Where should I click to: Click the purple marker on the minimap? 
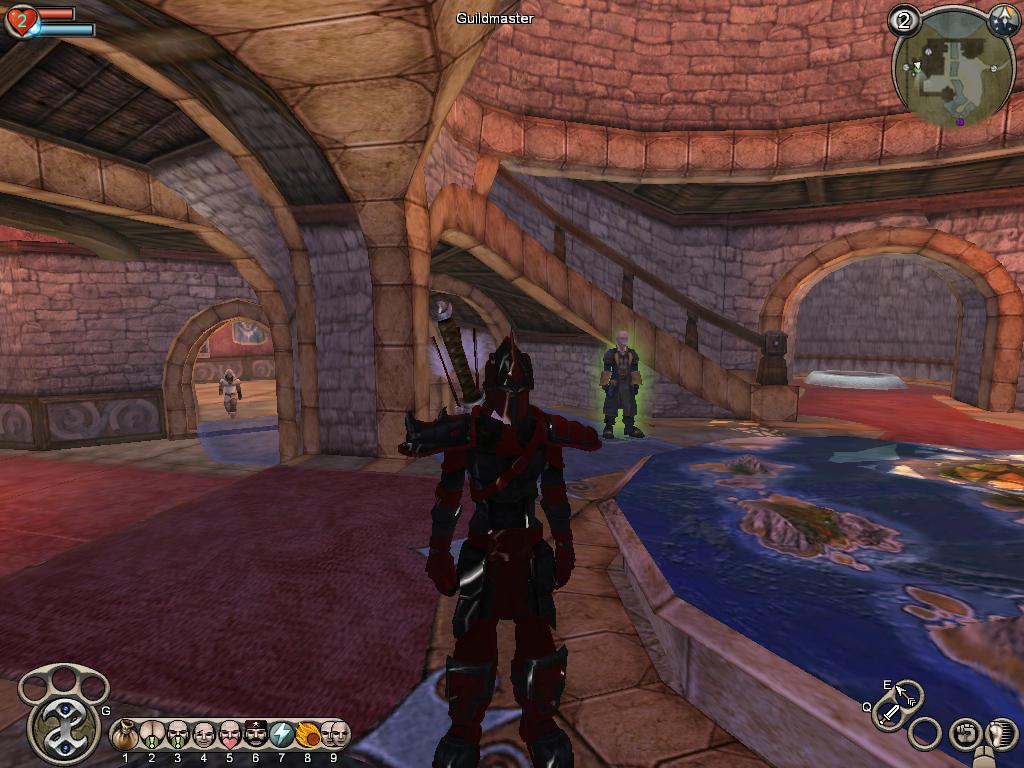(960, 122)
